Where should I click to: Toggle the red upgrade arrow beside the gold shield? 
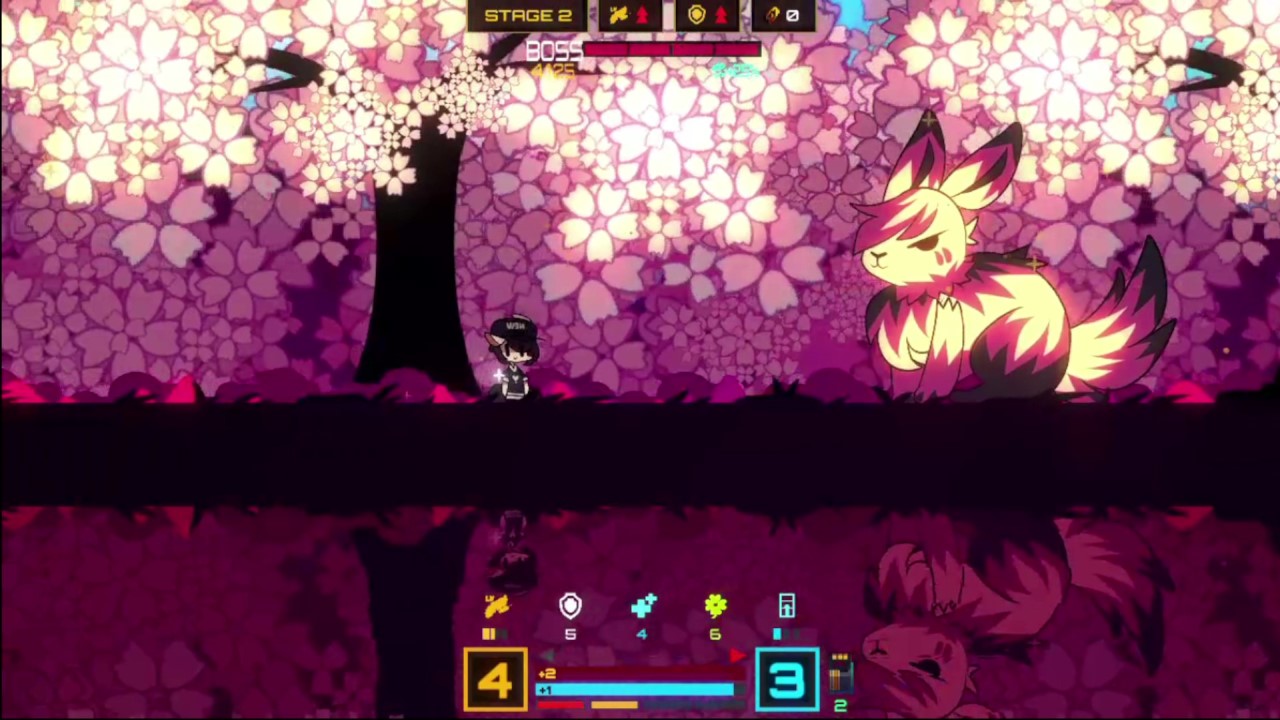719,14
